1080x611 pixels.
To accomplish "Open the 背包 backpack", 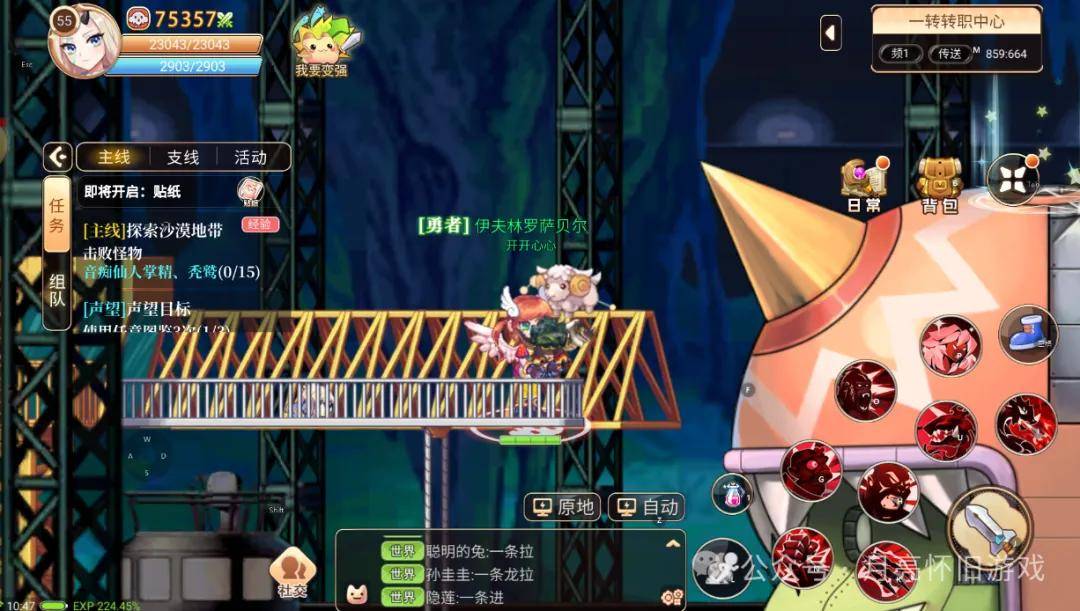I will pos(939,185).
